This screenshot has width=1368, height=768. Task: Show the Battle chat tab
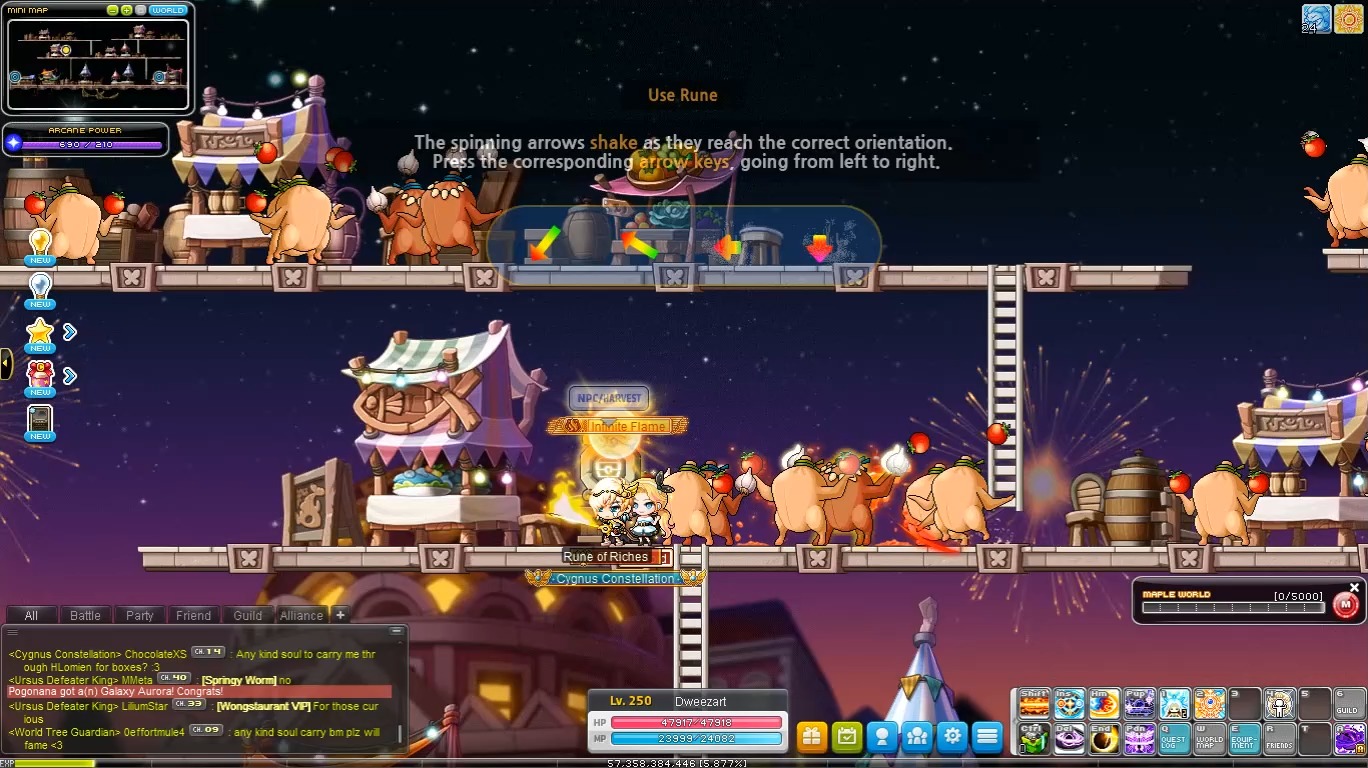pos(85,615)
